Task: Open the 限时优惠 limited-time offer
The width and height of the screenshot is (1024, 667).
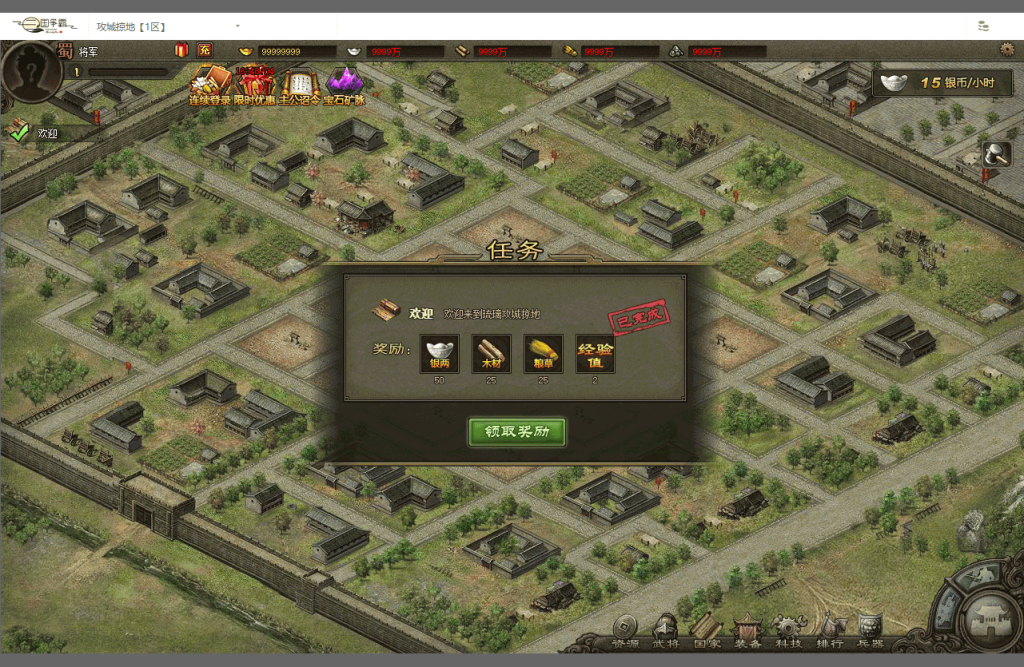Action: point(255,84)
